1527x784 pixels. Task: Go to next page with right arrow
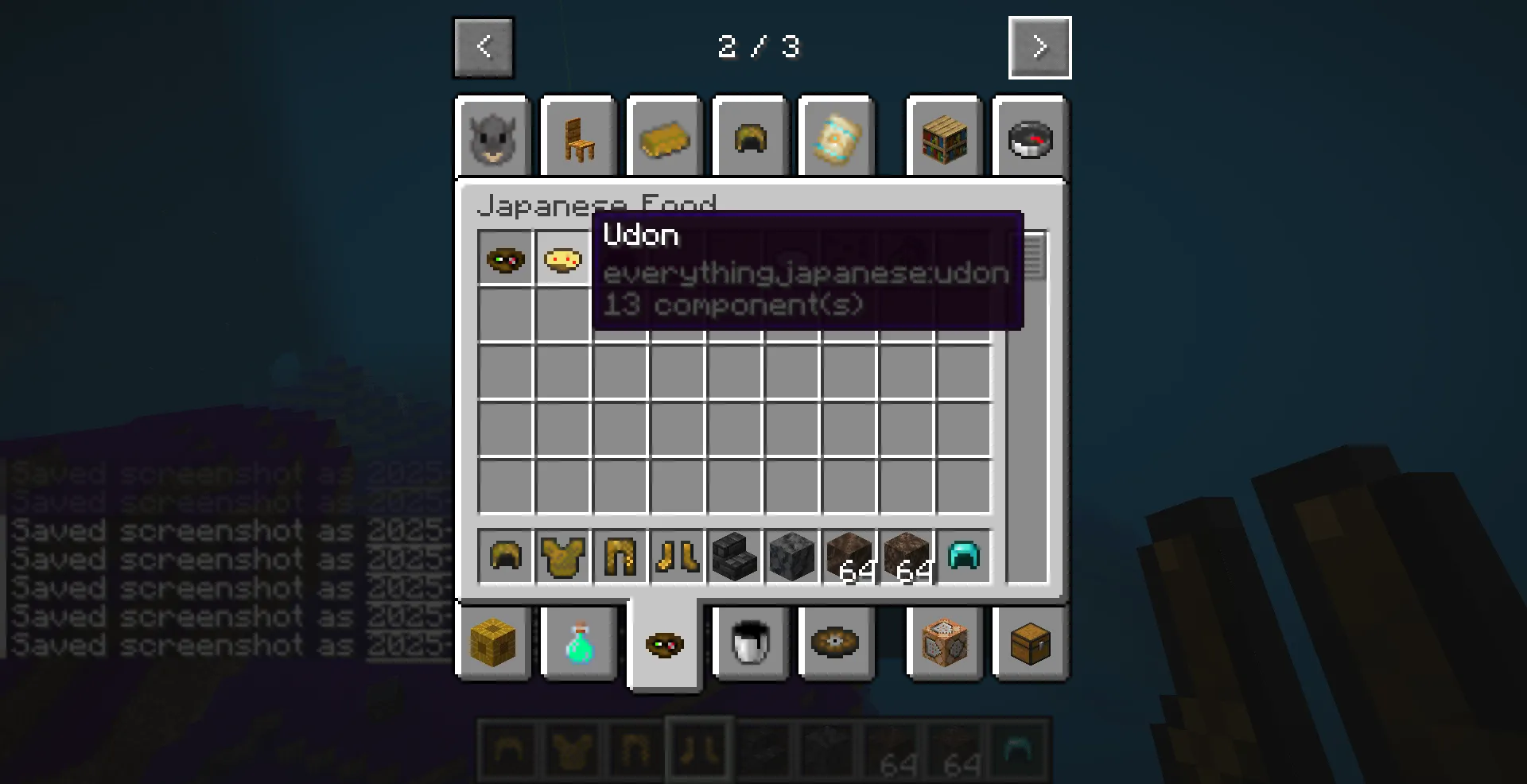(x=1039, y=47)
